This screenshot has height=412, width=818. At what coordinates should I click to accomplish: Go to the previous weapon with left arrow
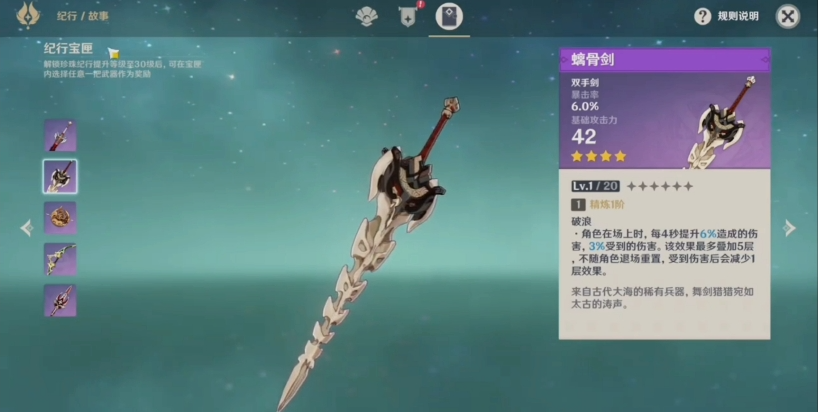pyautogui.click(x=26, y=228)
